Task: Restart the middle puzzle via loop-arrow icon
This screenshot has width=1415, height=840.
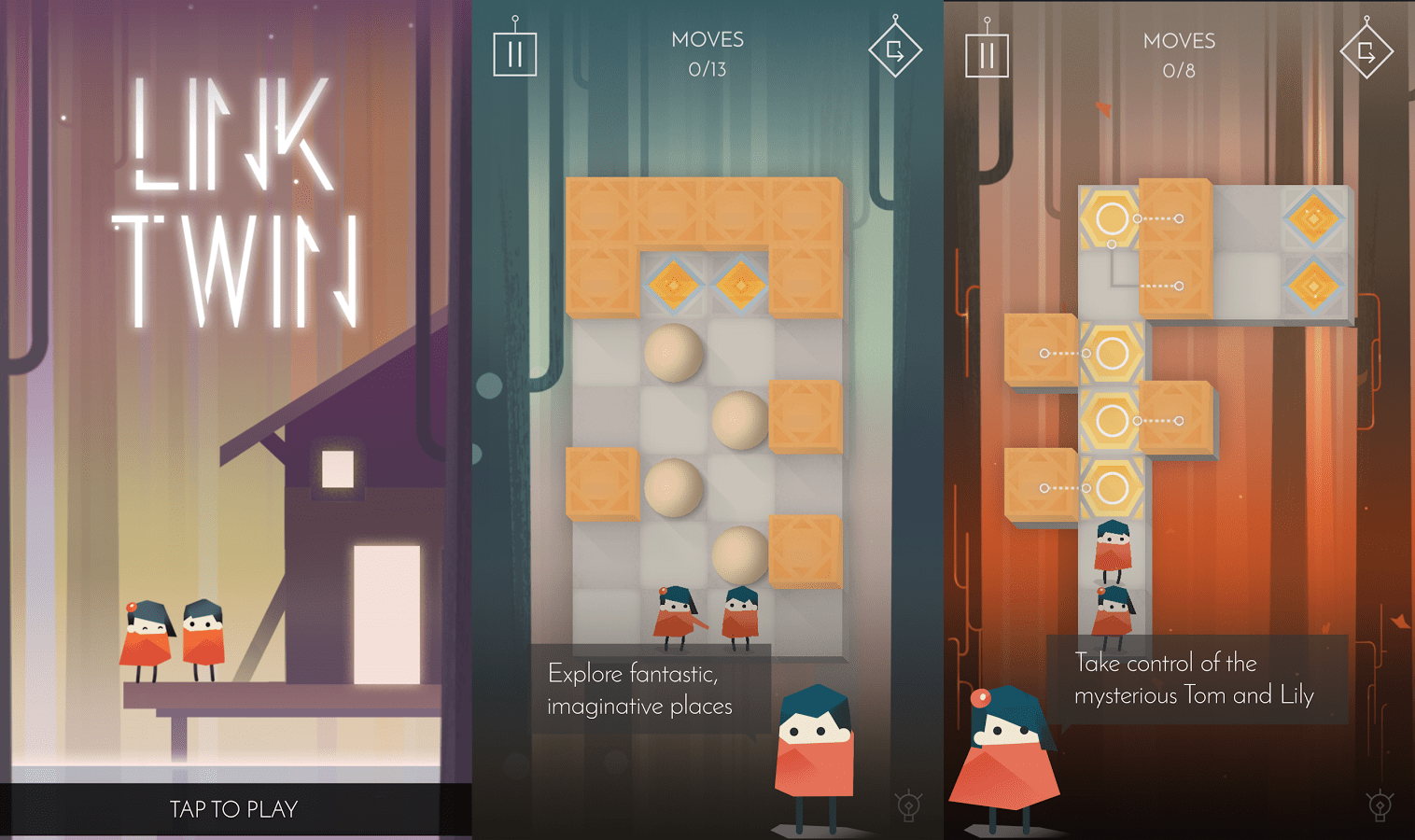Action: [895, 51]
